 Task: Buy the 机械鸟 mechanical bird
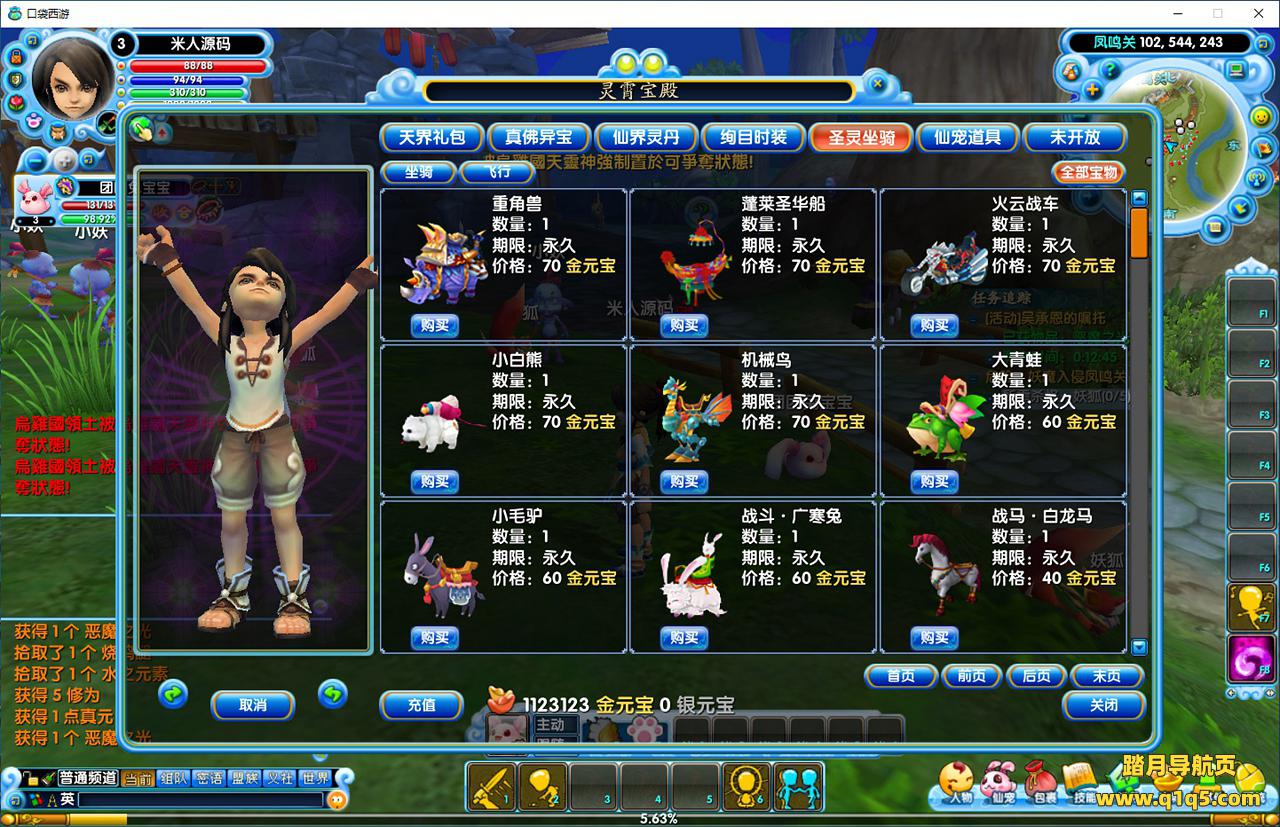click(684, 481)
